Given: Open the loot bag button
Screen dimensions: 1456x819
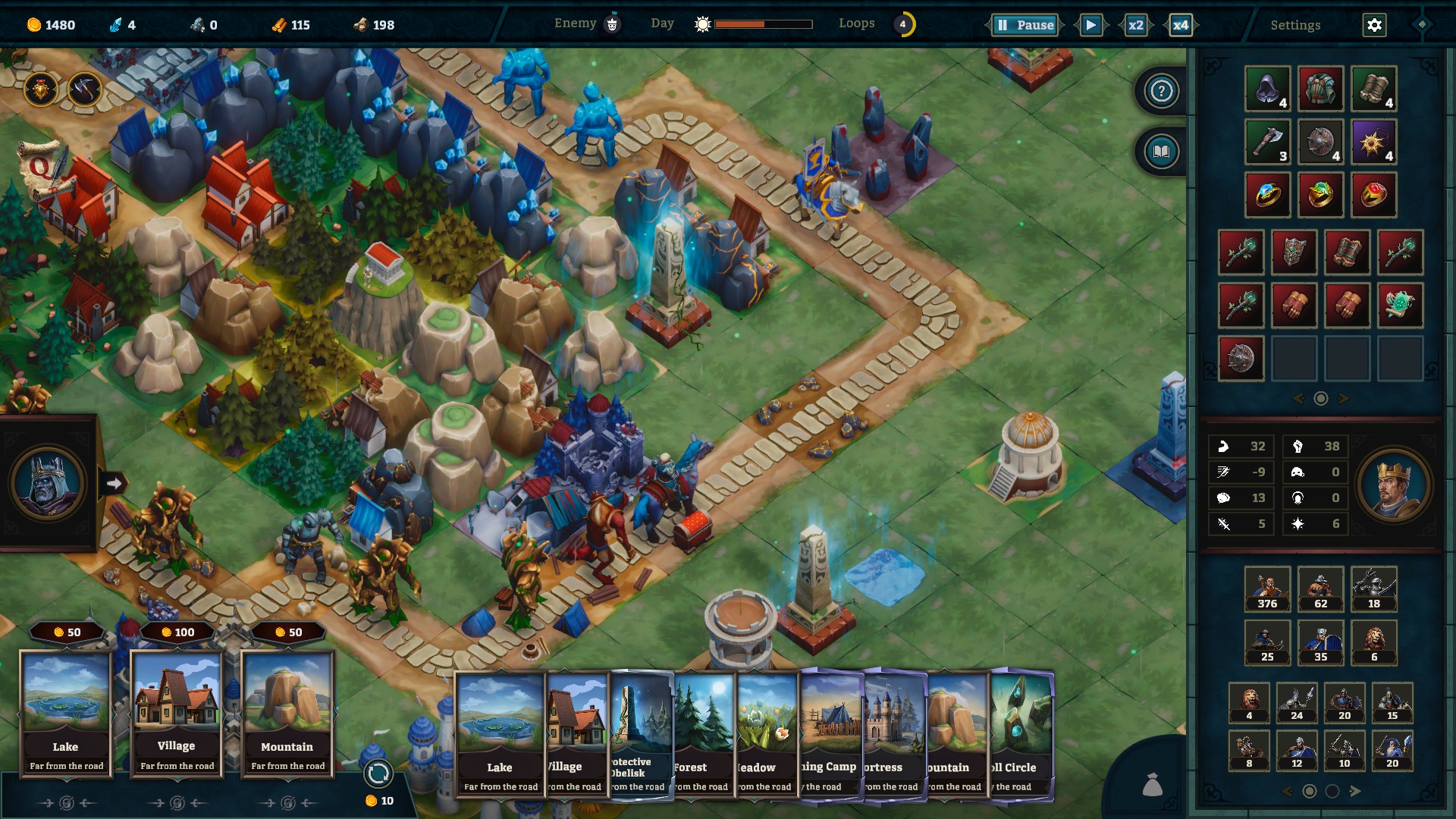Looking at the screenshot, I should 1153,785.
